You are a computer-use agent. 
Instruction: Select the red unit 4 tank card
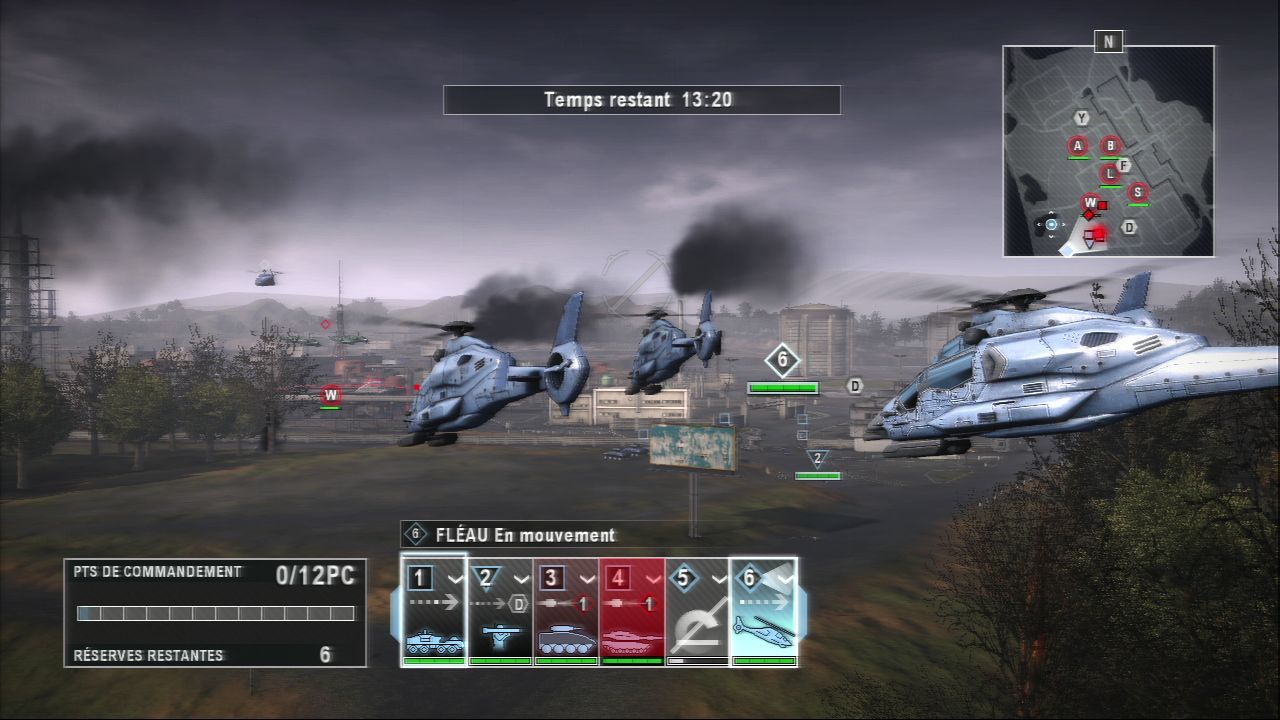632,610
